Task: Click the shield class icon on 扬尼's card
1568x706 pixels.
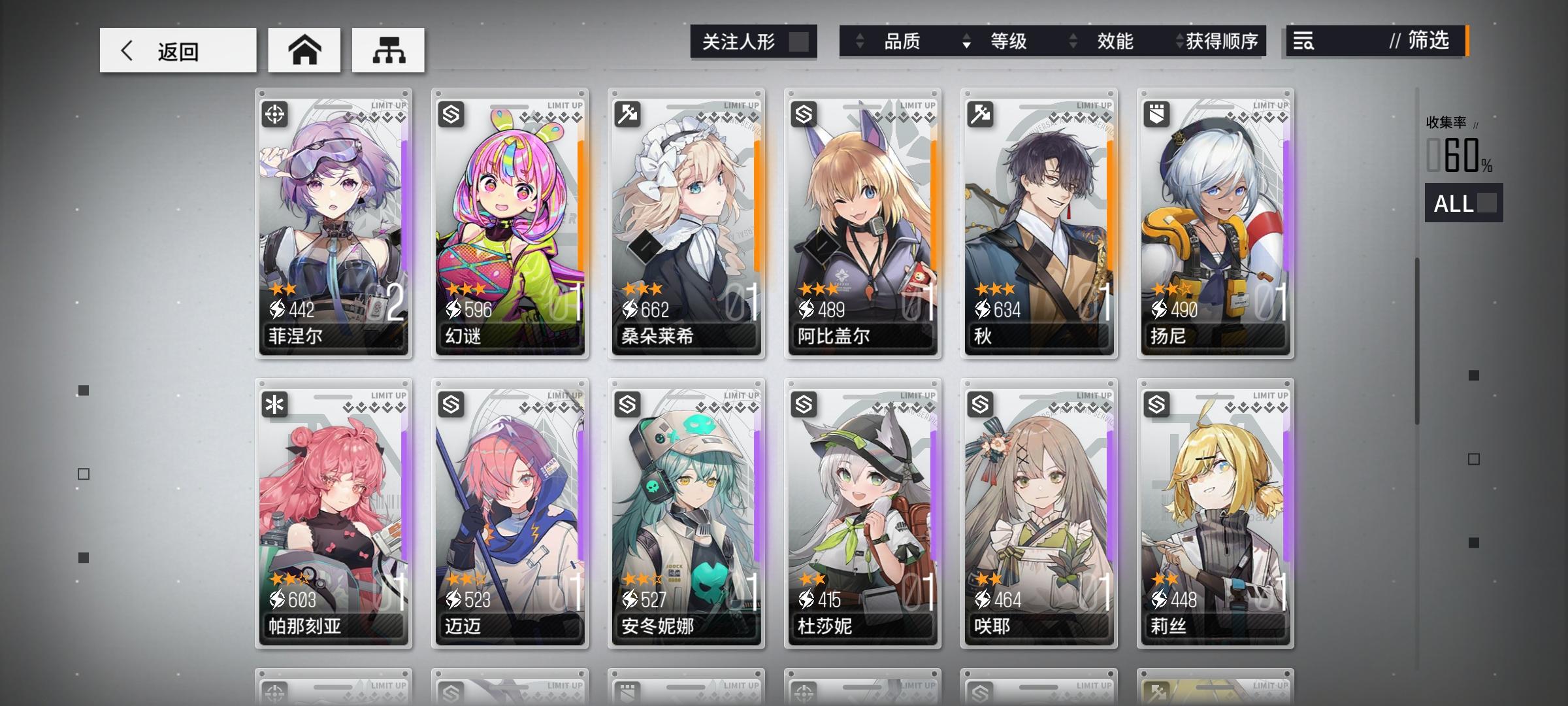Action: [1156, 115]
